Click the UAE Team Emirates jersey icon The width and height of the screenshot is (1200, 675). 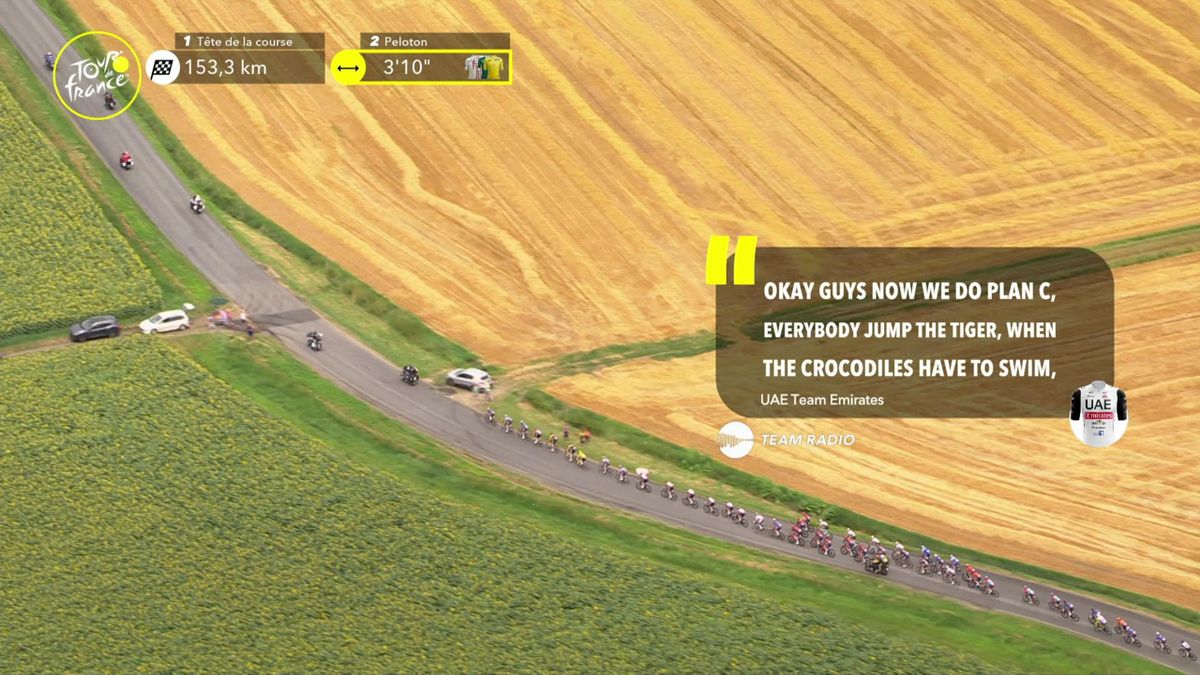click(1098, 413)
